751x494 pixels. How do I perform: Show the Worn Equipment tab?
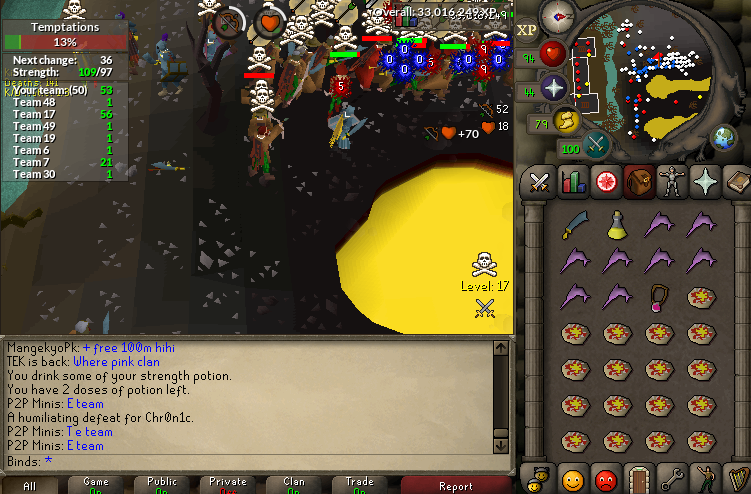pyautogui.click(x=672, y=182)
